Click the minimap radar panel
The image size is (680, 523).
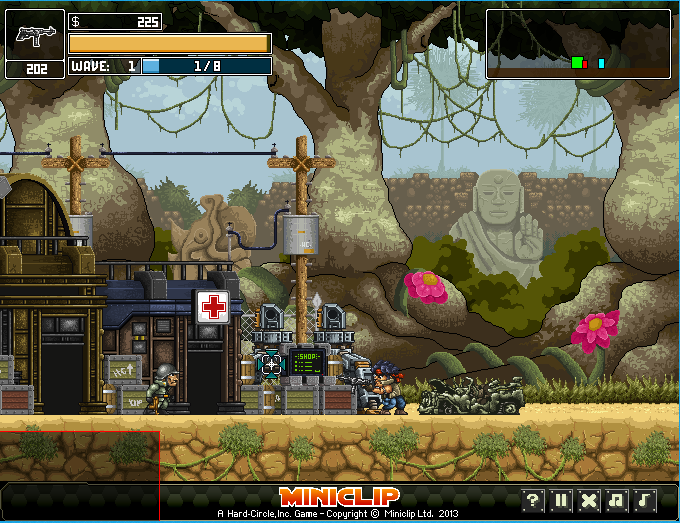click(578, 44)
